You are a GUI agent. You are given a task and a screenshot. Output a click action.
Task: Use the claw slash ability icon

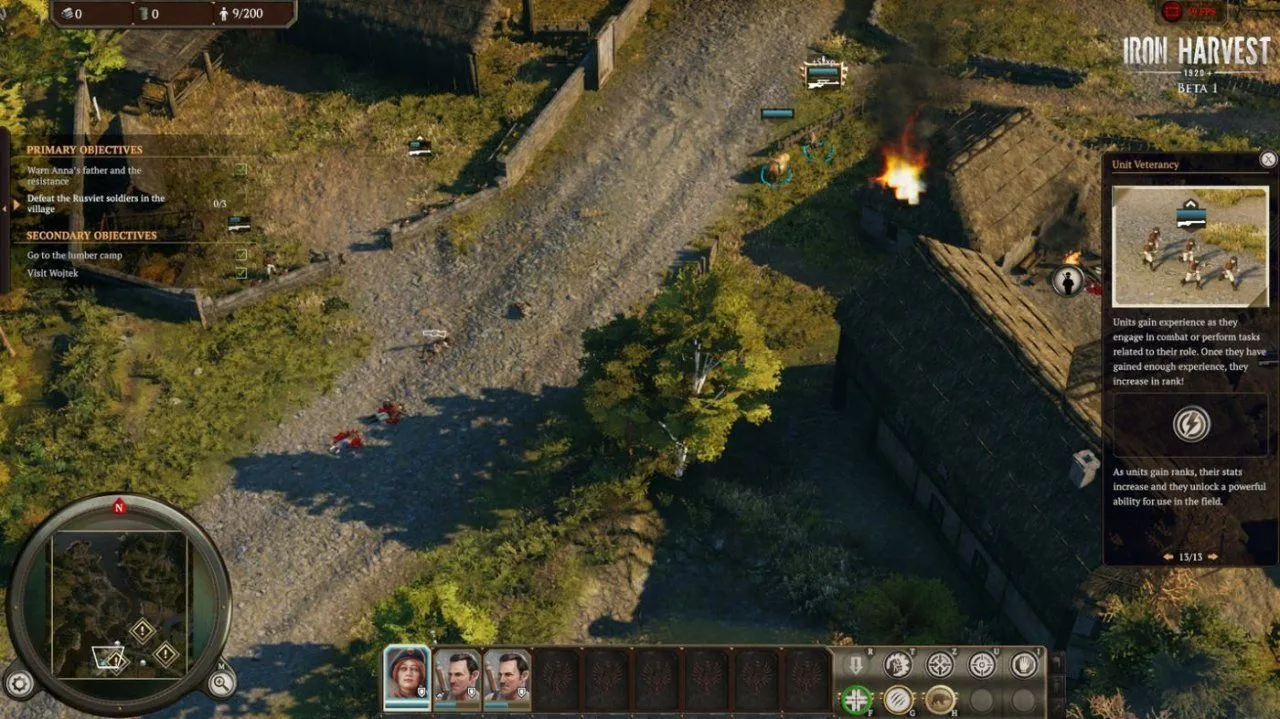click(x=898, y=699)
